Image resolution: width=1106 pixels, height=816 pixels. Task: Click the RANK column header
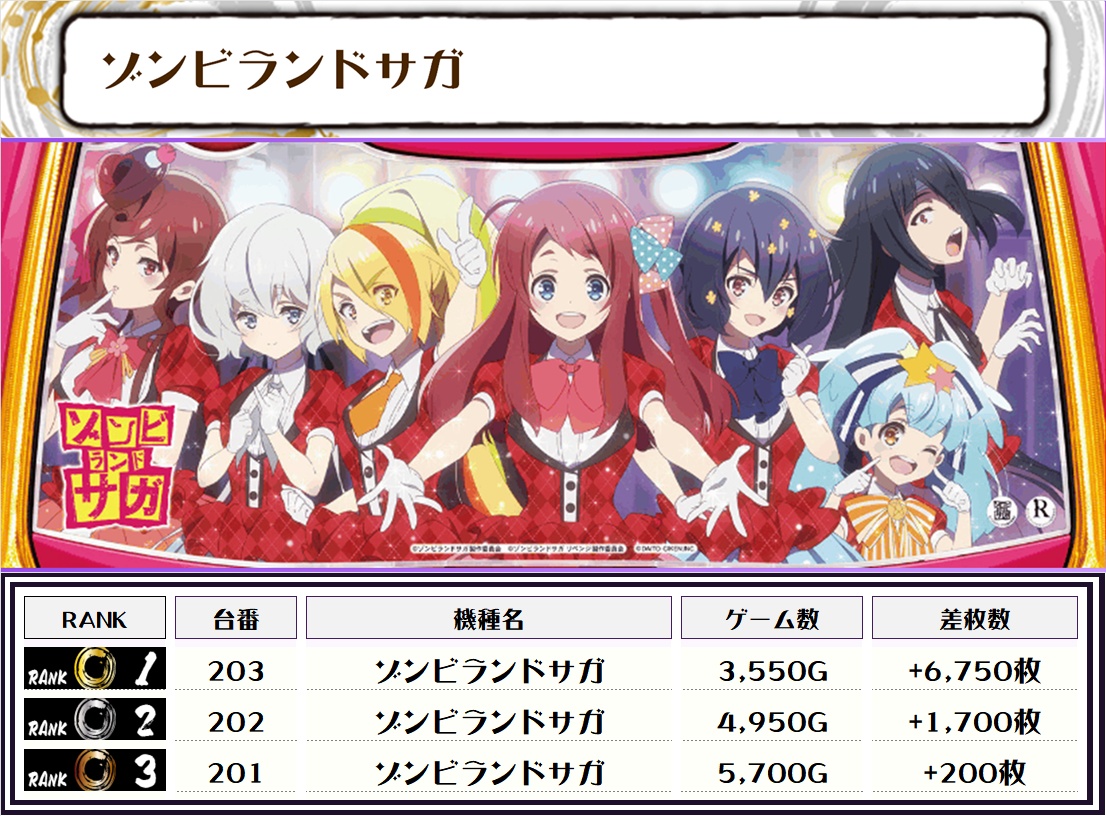click(95, 619)
